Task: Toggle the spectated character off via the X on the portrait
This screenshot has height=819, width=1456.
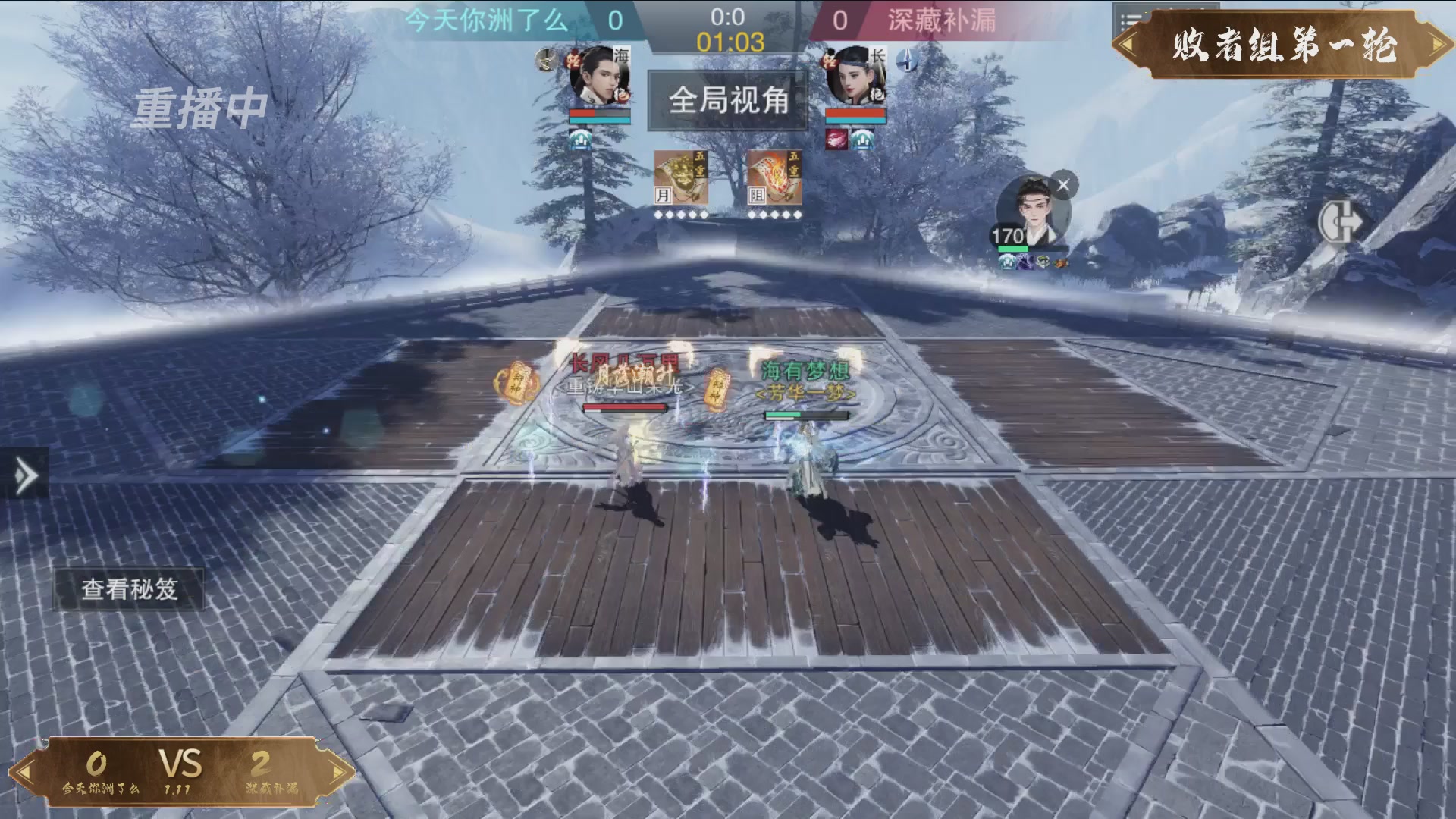Action: point(1064,184)
